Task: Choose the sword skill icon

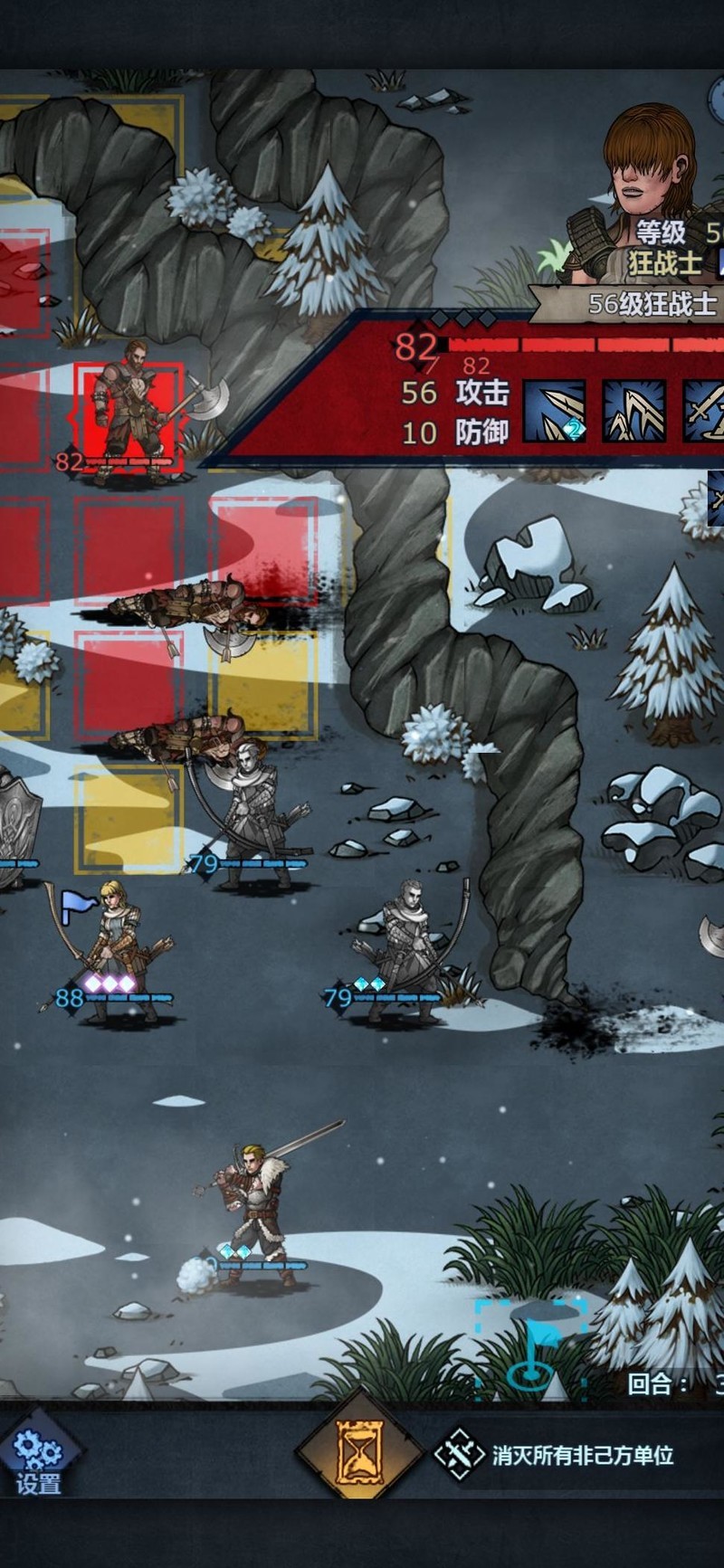Action: tap(706, 411)
